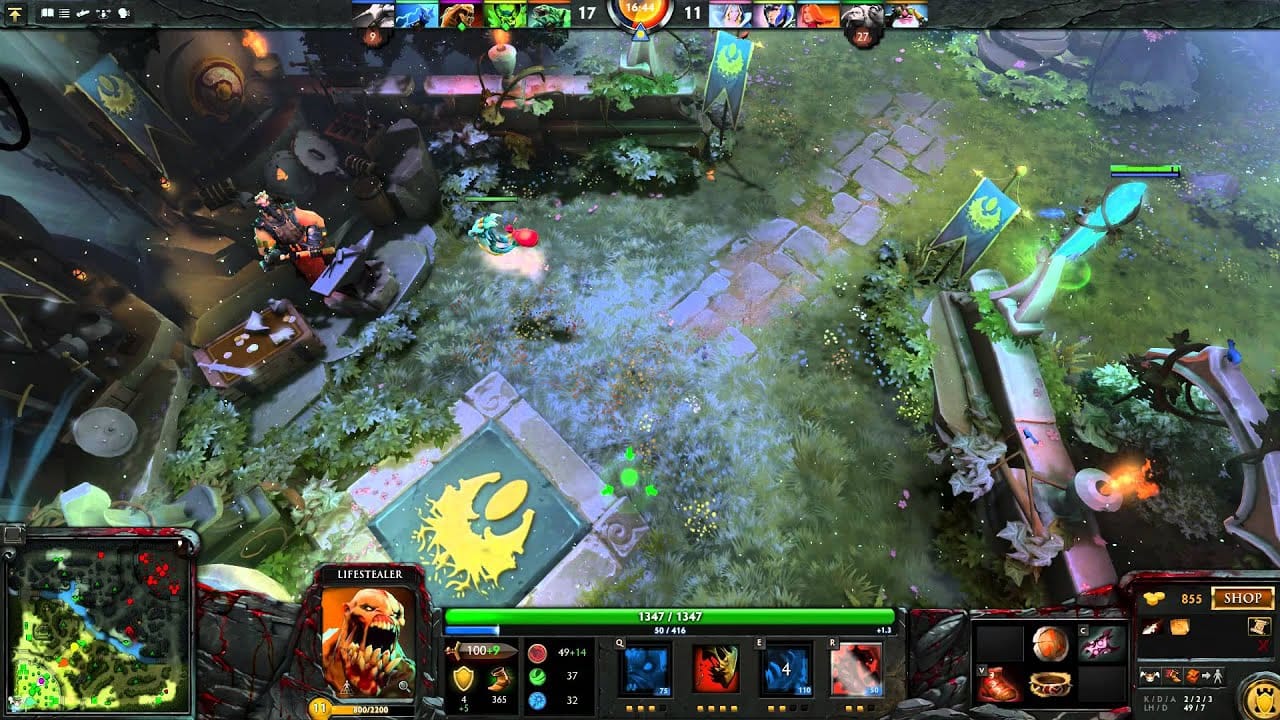
Task: Expand the top HUD with the gold arrow
Action: click(16, 13)
